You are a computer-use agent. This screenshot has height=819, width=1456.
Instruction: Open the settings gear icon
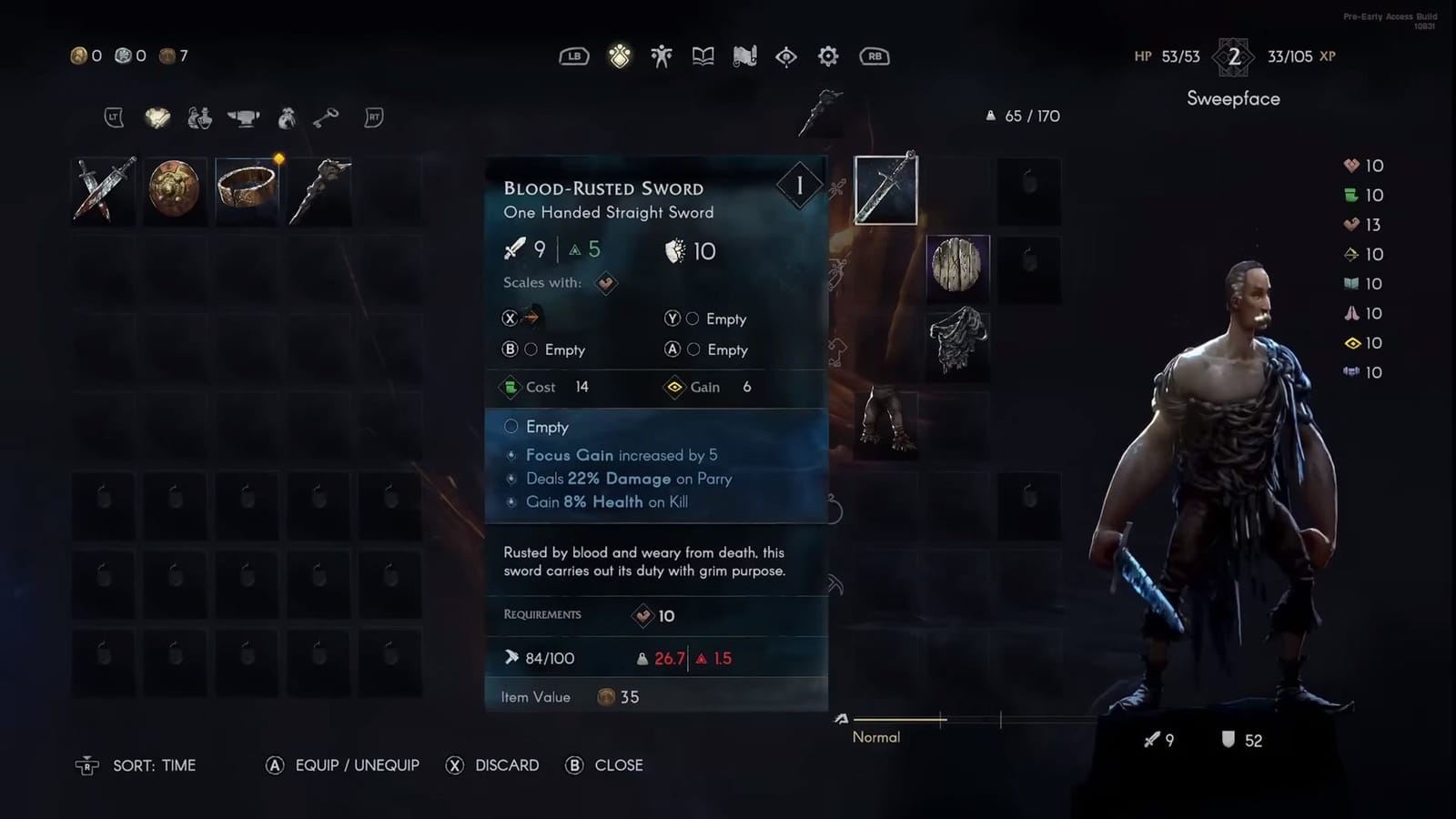pyautogui.click(x=828, y=56)
